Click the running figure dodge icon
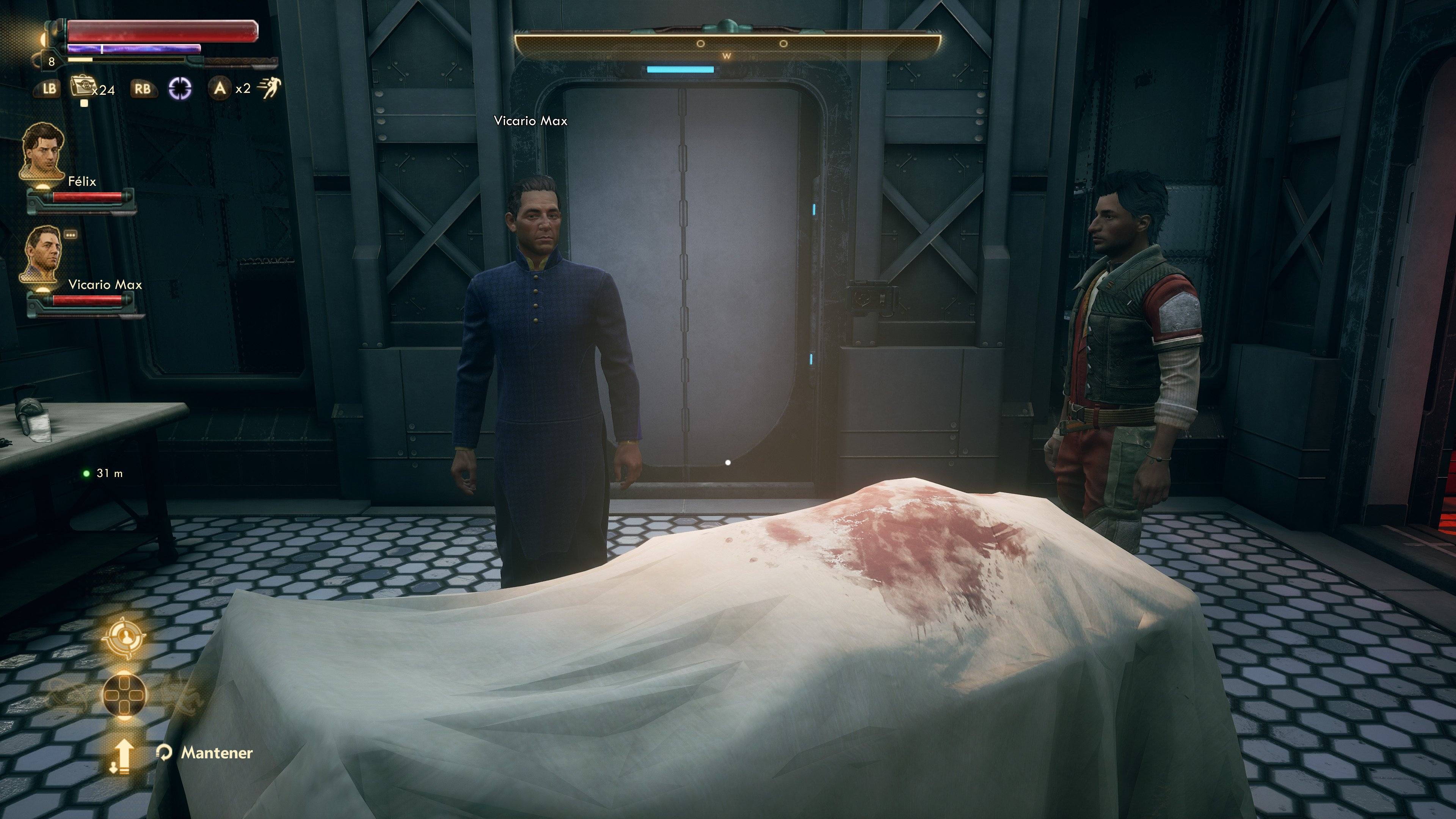Screen dimensions: 1456x819 tap(270, 88)
